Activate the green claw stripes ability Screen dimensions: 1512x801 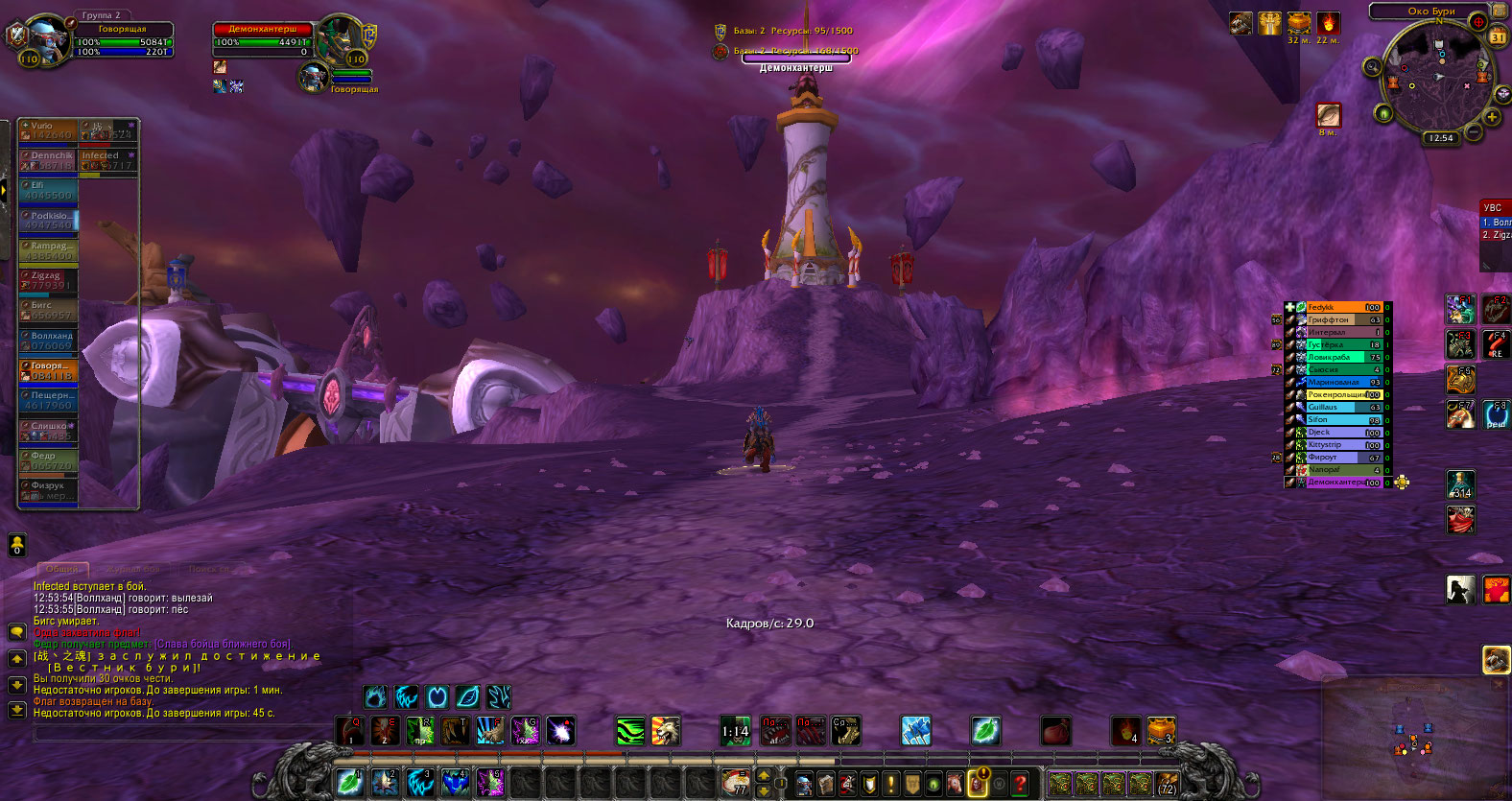pyautogui.click(x=630, y=731)
